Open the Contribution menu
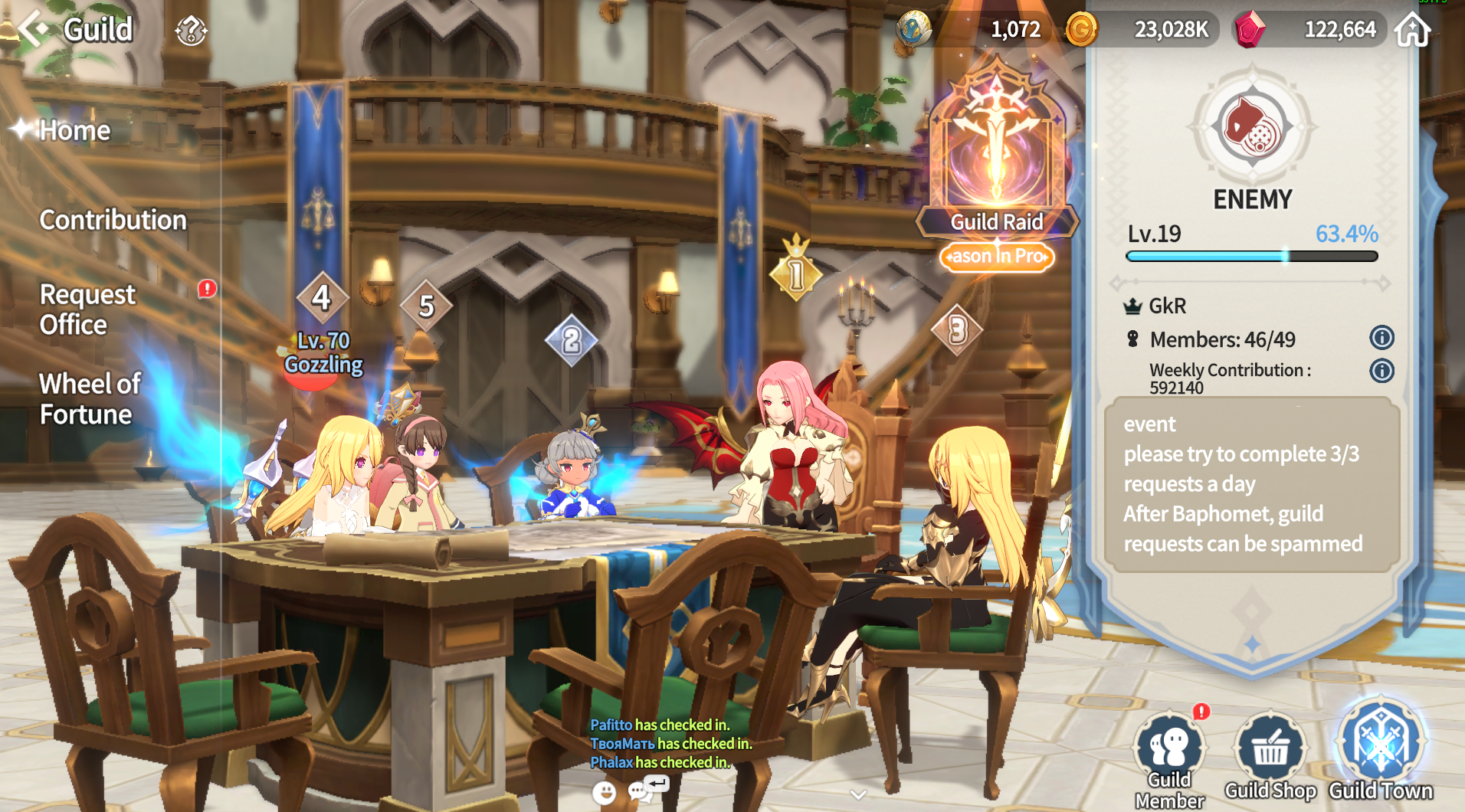The width and height of the screenshot is (1465, 812). (113, 221)
